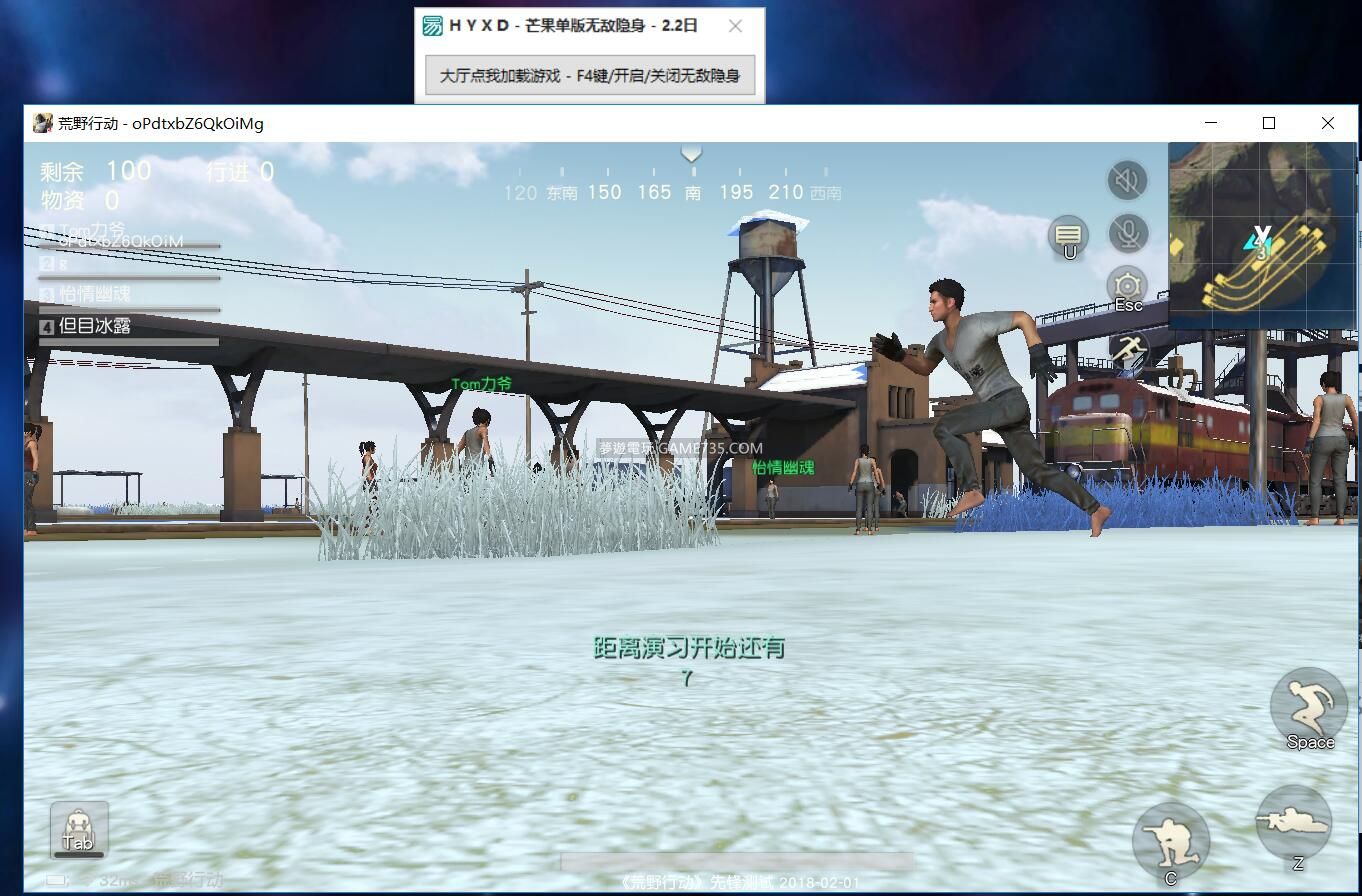Image resolution: width=1362 pixels, height=896 pixels.
Task: Activate the prone stance button
Action: pos(1294,824)
